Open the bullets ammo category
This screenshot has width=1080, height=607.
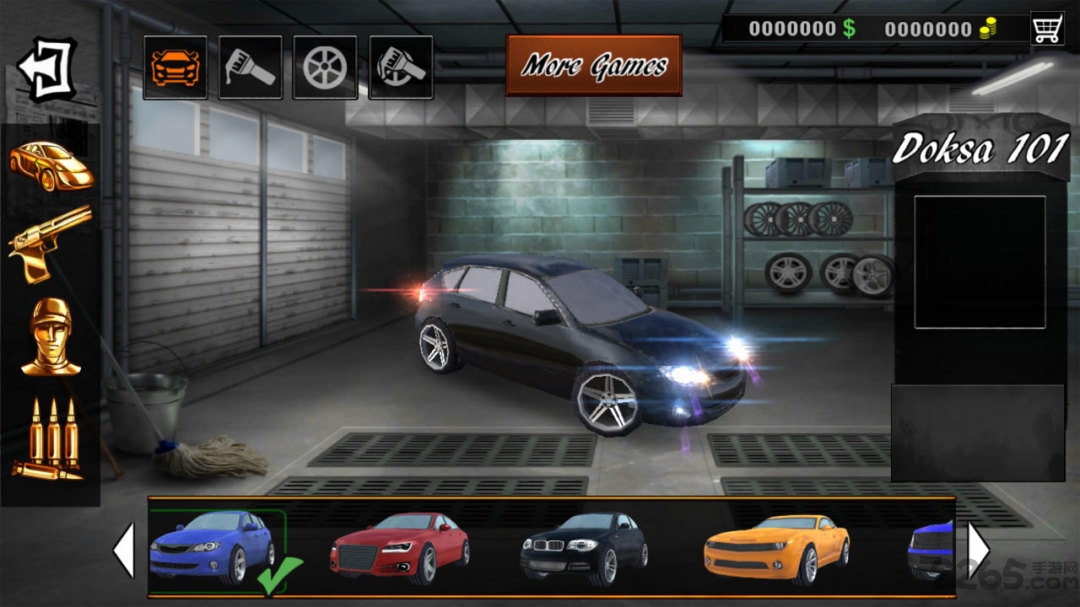pos(50,437)
